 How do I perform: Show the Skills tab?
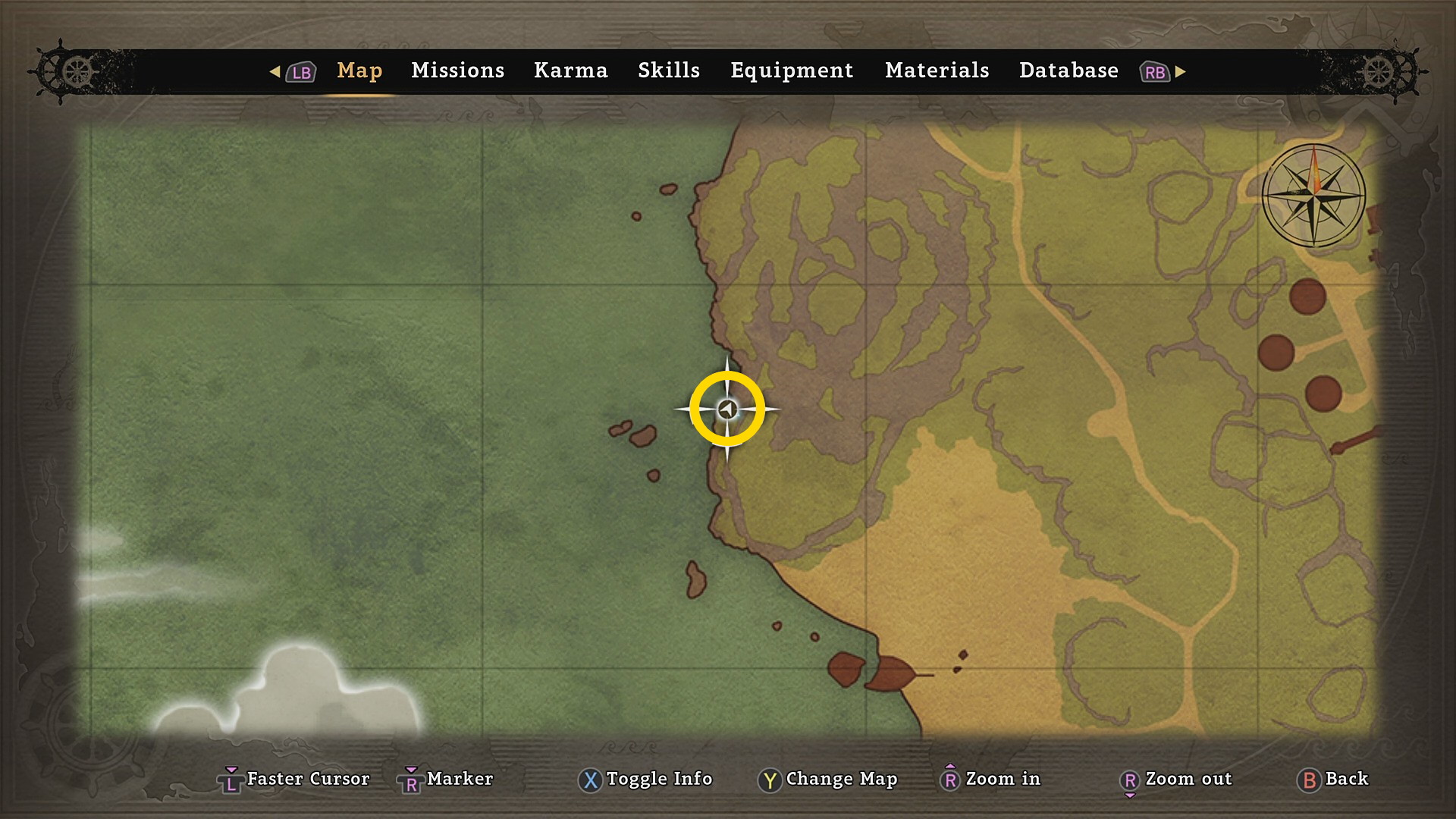coord(668,71)
